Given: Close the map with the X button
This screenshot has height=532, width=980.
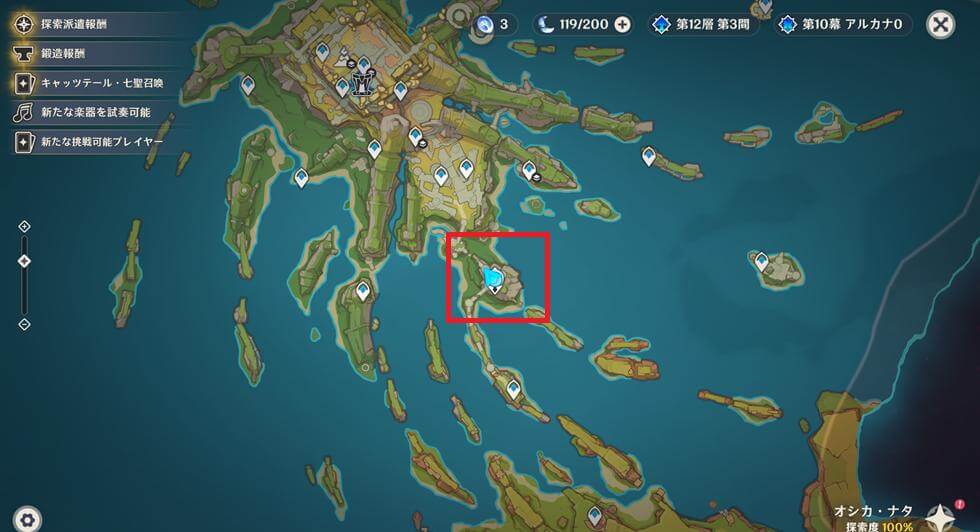Looking at the screenshot, I should point(940,24).
